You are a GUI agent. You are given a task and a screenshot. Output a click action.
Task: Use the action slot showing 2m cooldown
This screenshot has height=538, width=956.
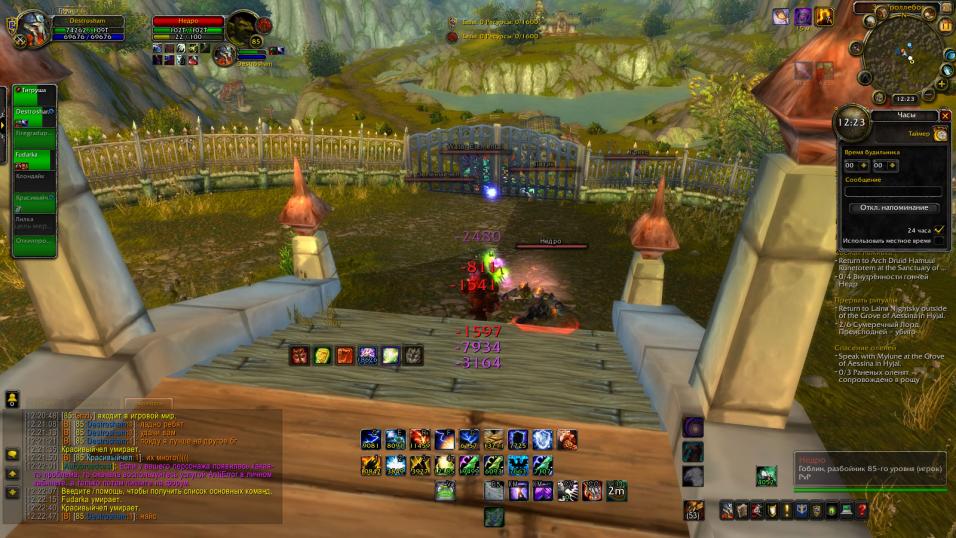(x=617, y=490)
